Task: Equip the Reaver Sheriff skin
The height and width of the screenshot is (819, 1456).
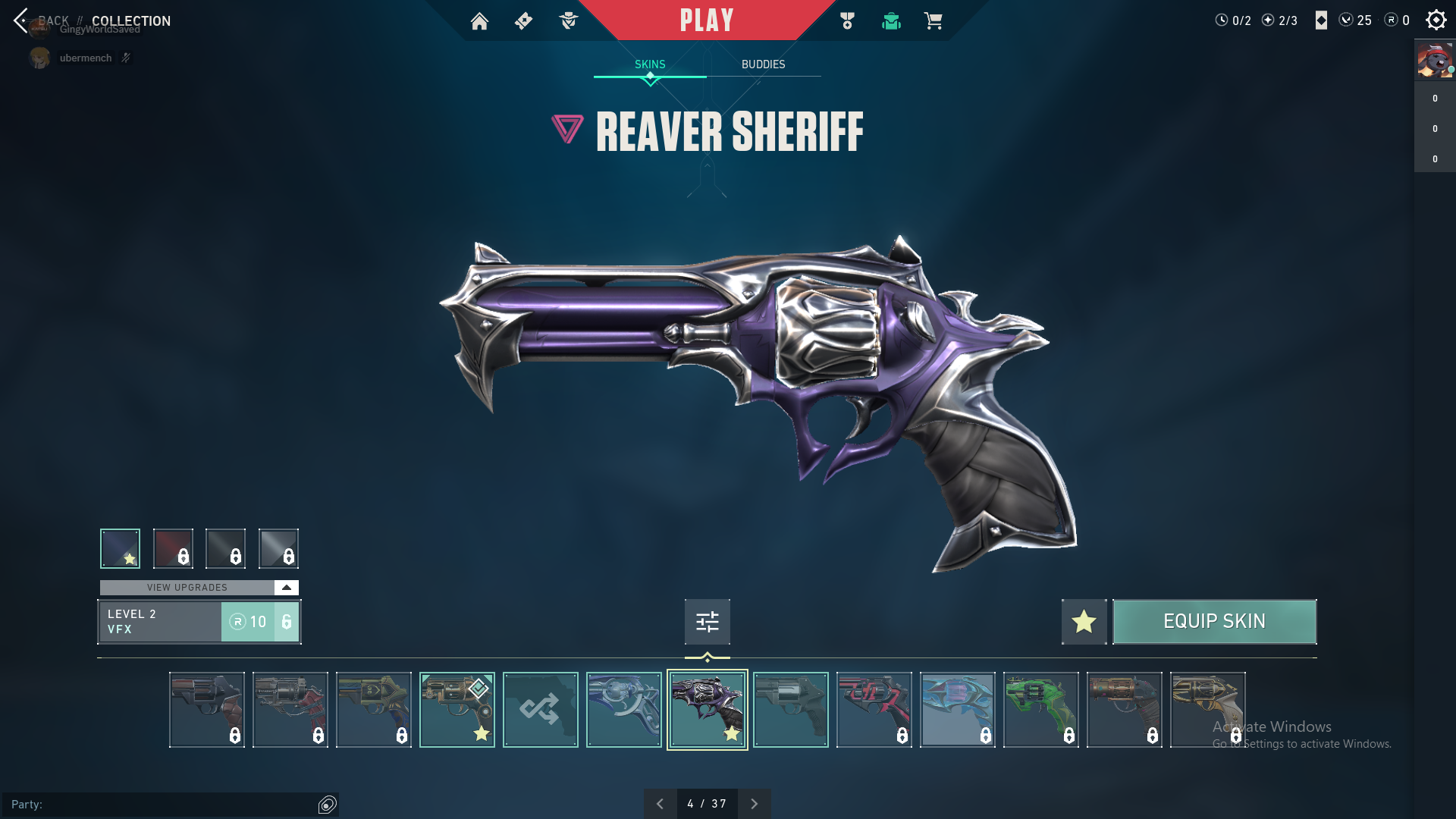Action: click(1214, 622)
